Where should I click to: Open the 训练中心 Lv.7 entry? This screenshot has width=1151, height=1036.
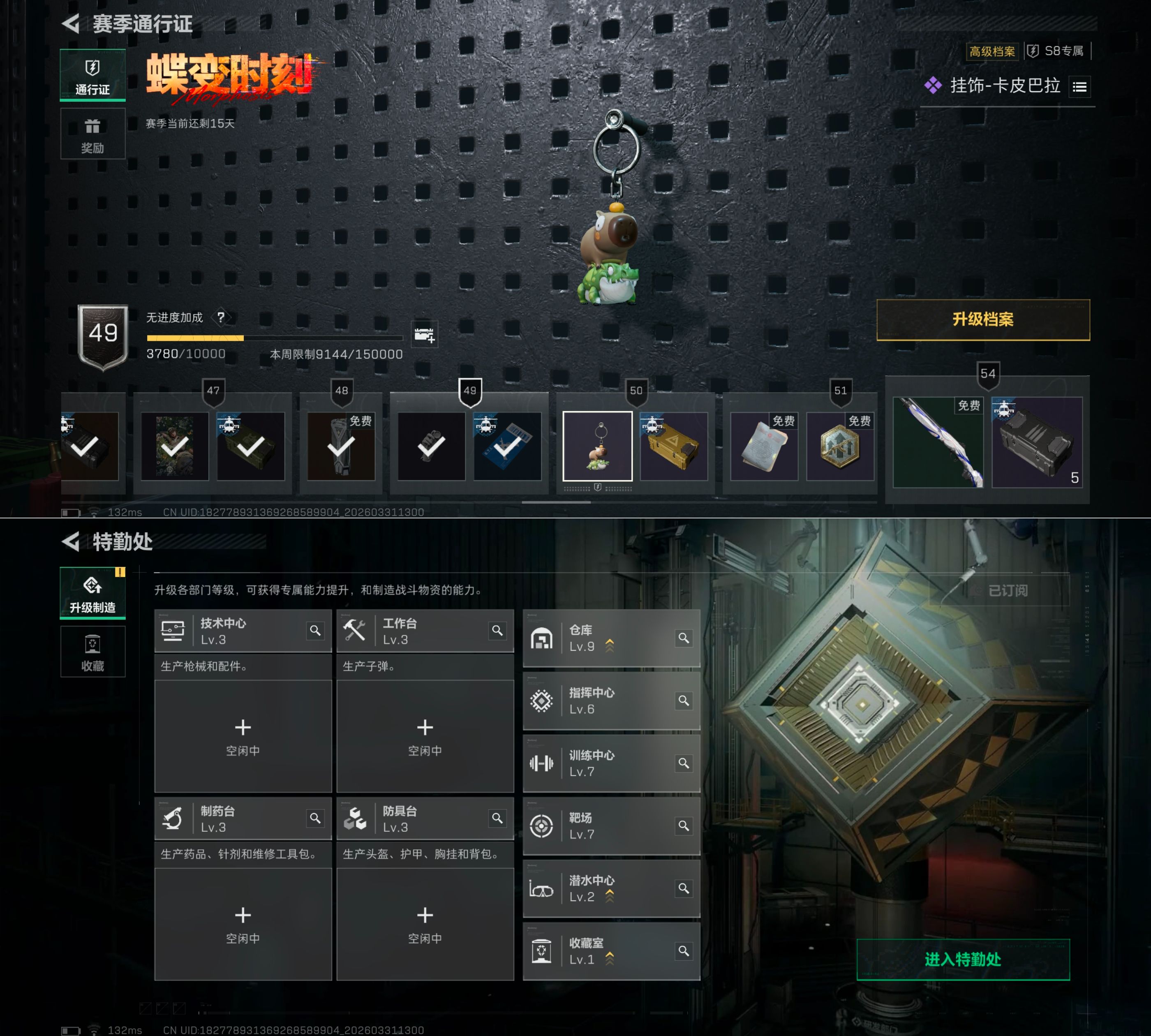click(603, 764)
